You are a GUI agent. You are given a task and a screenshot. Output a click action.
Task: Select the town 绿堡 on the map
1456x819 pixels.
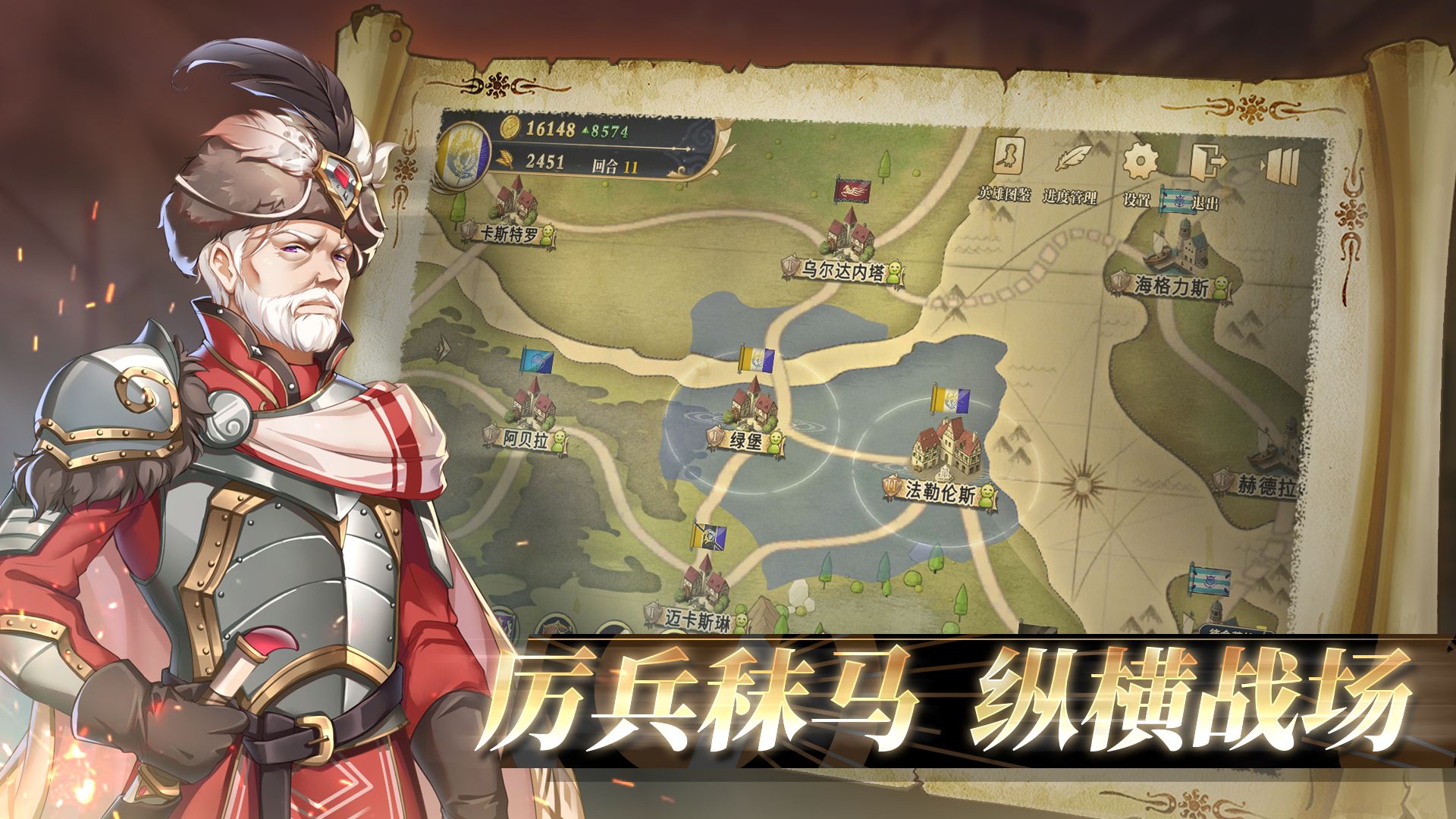click(747, 440)
